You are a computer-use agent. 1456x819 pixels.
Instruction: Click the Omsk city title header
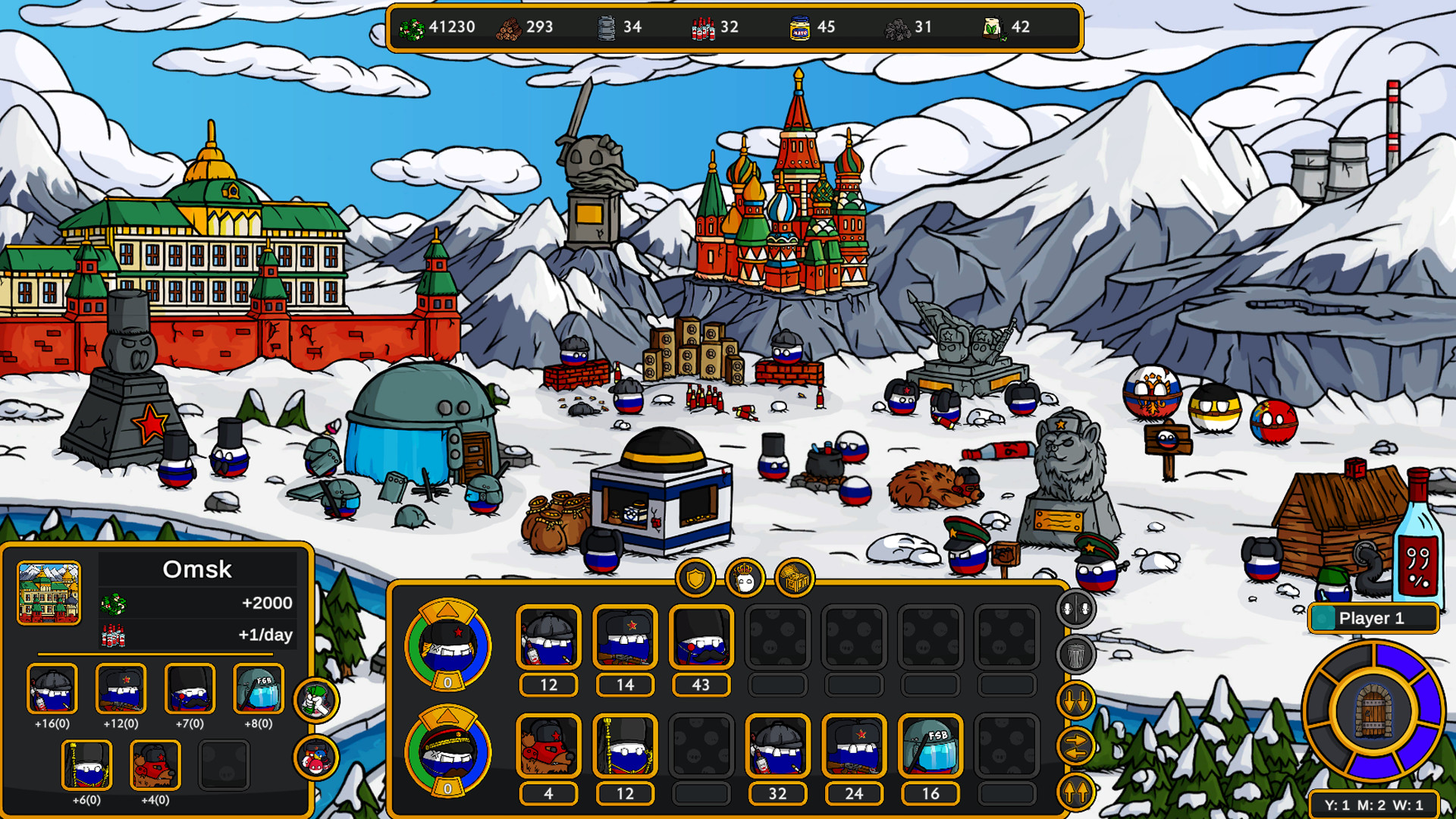coord(196,569)
